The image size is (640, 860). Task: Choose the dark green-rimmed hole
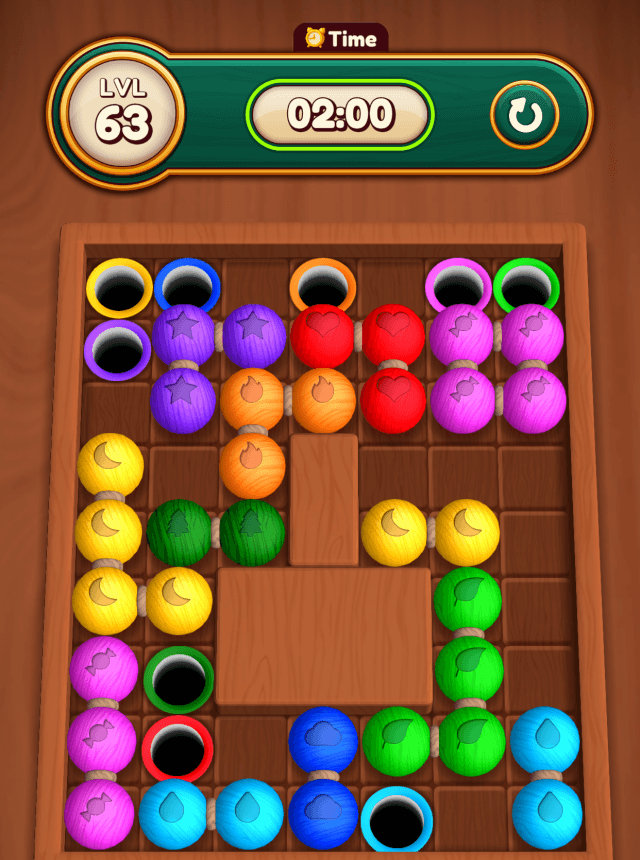click(x=180, y=679)
